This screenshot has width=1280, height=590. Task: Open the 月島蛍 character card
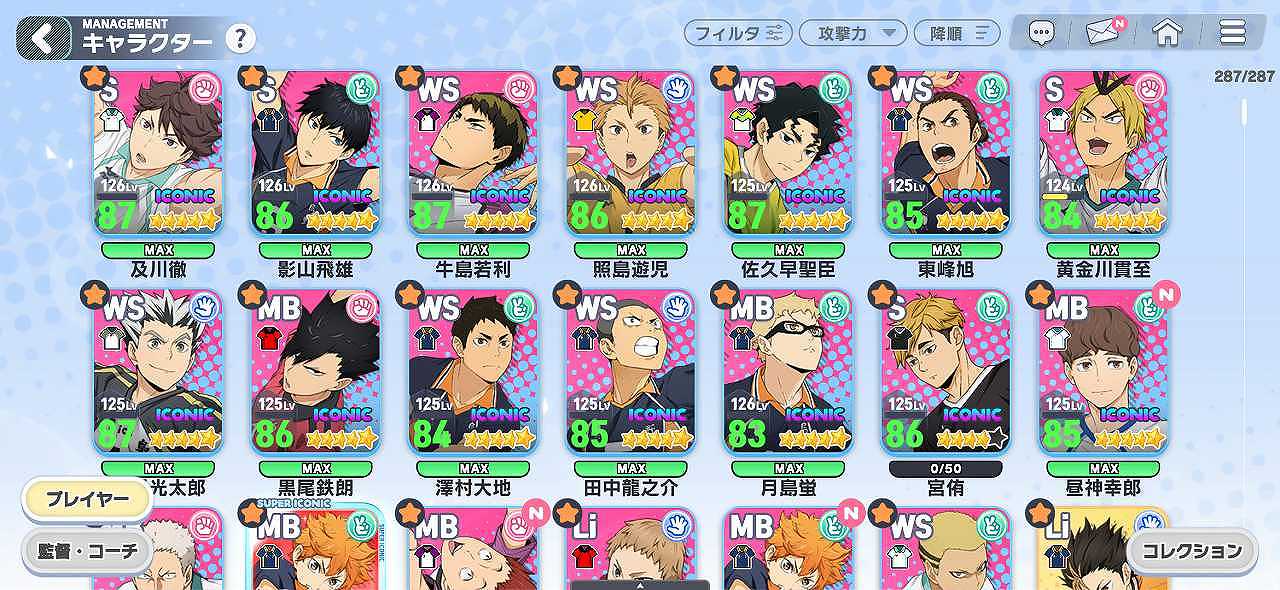[789, 371]
